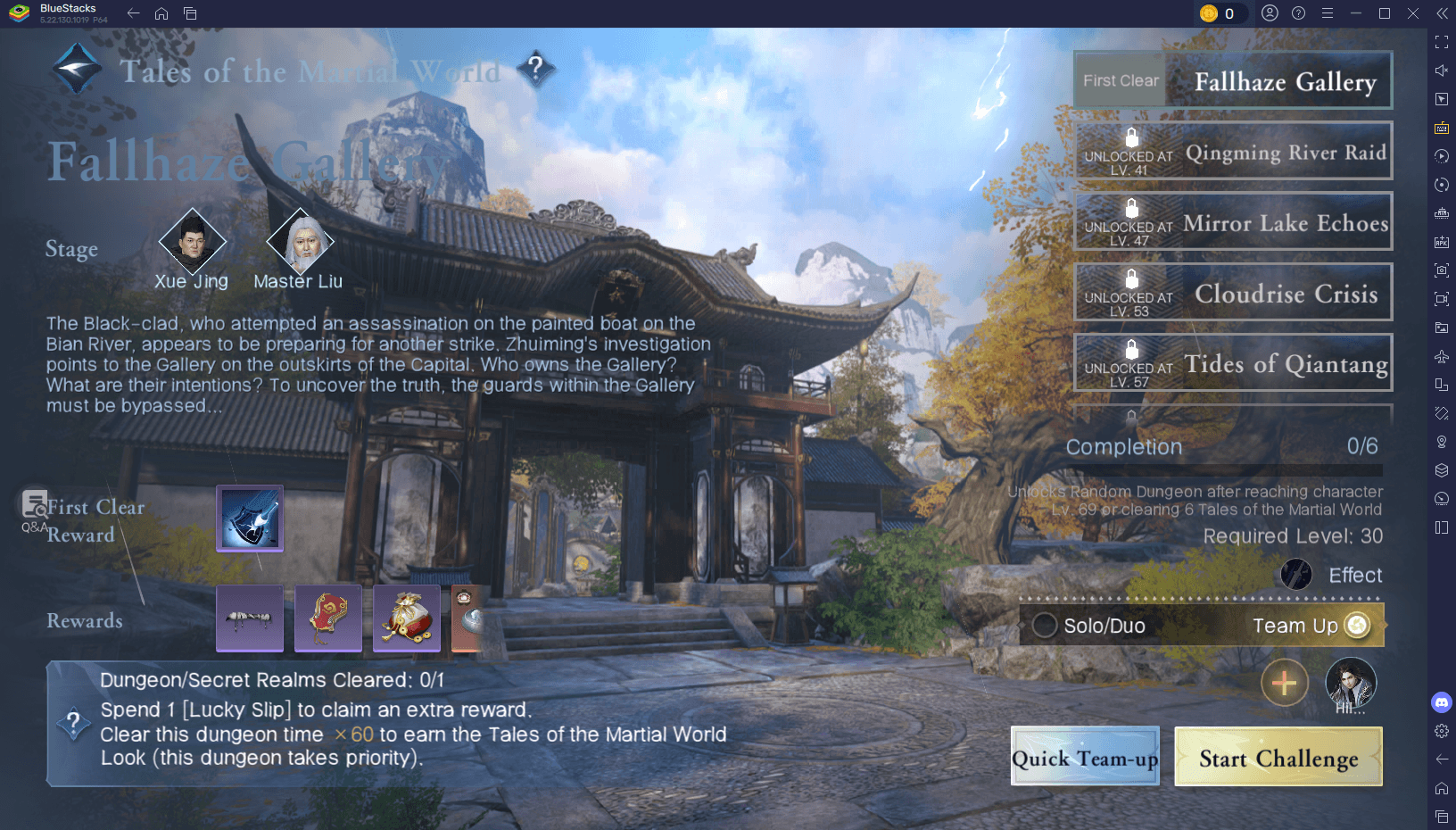Collapse the BlueStacks sidebar with the double chevron
The width and height of the screenshot is (1456, 830).
coord(1443,13)
